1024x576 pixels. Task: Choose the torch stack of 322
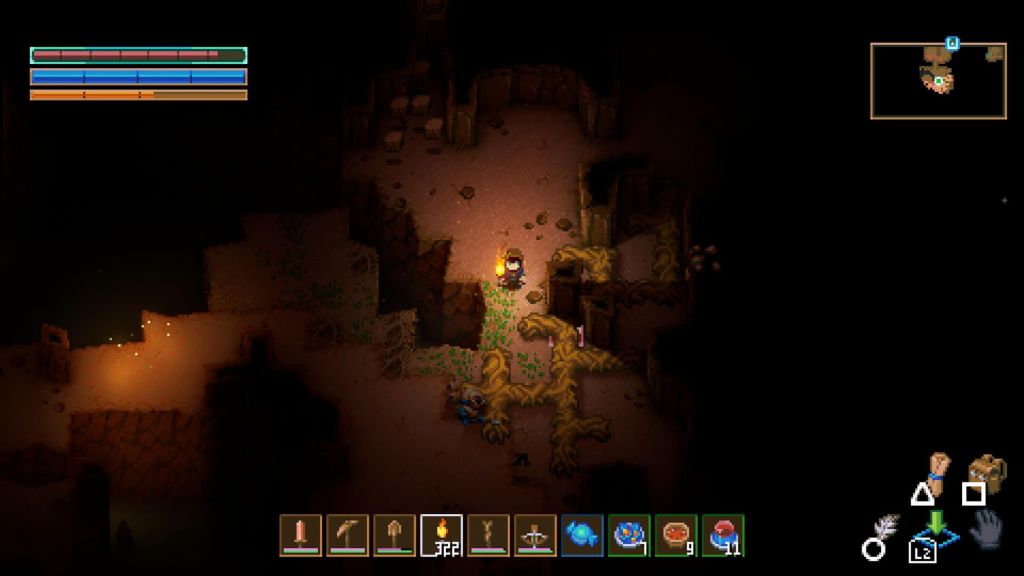click(x=441, y=535)
